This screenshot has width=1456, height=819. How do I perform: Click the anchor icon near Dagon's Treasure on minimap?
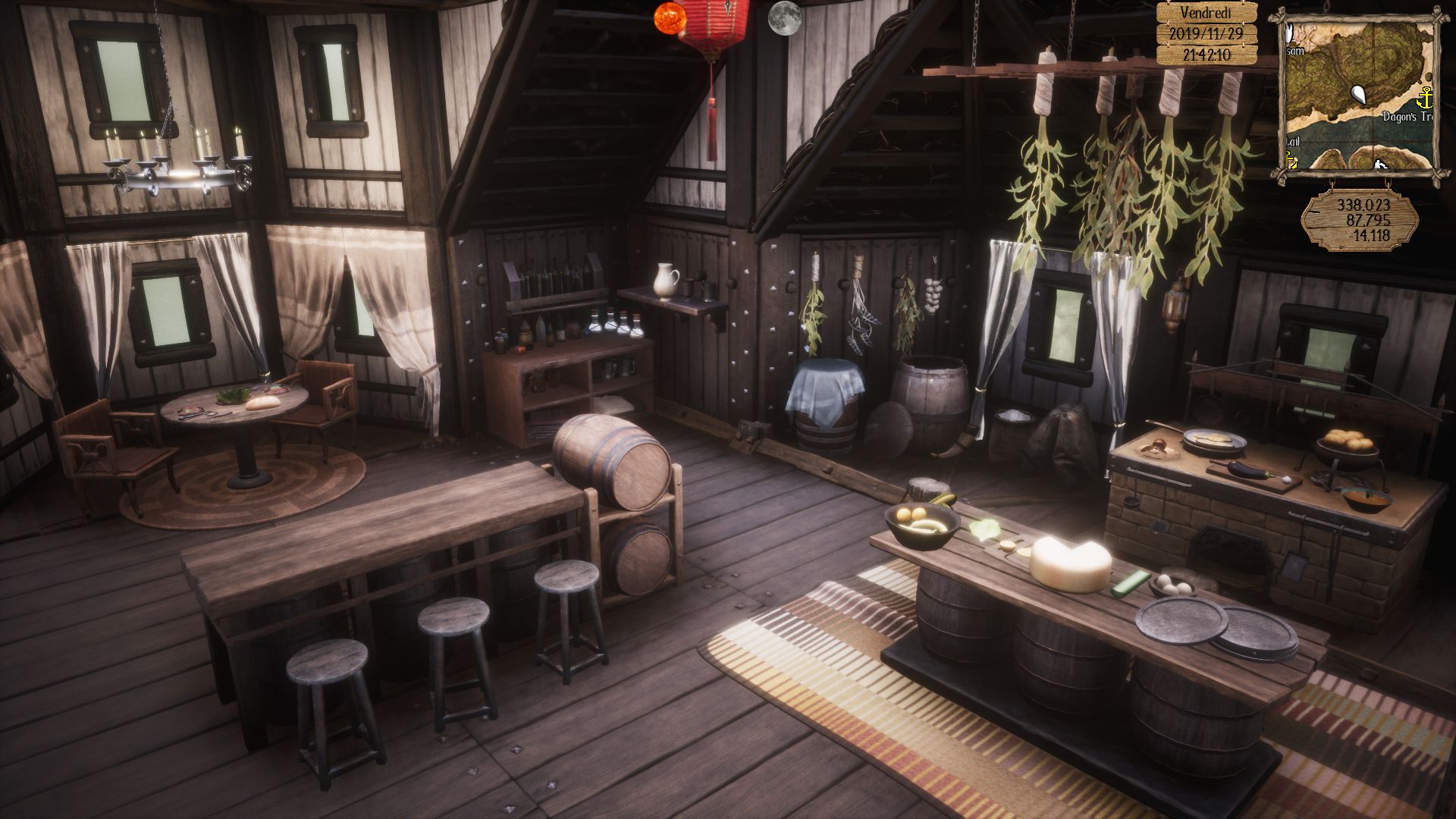(1426, 98)
